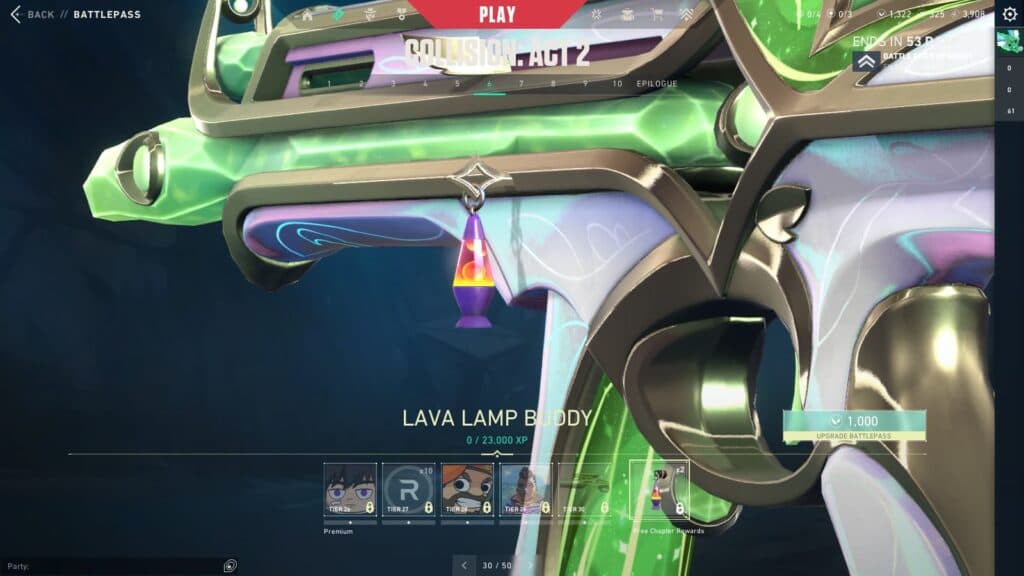Select the Tier 30 weapon reward
Screen dimensions: 1024x576
tap(583, 490)
